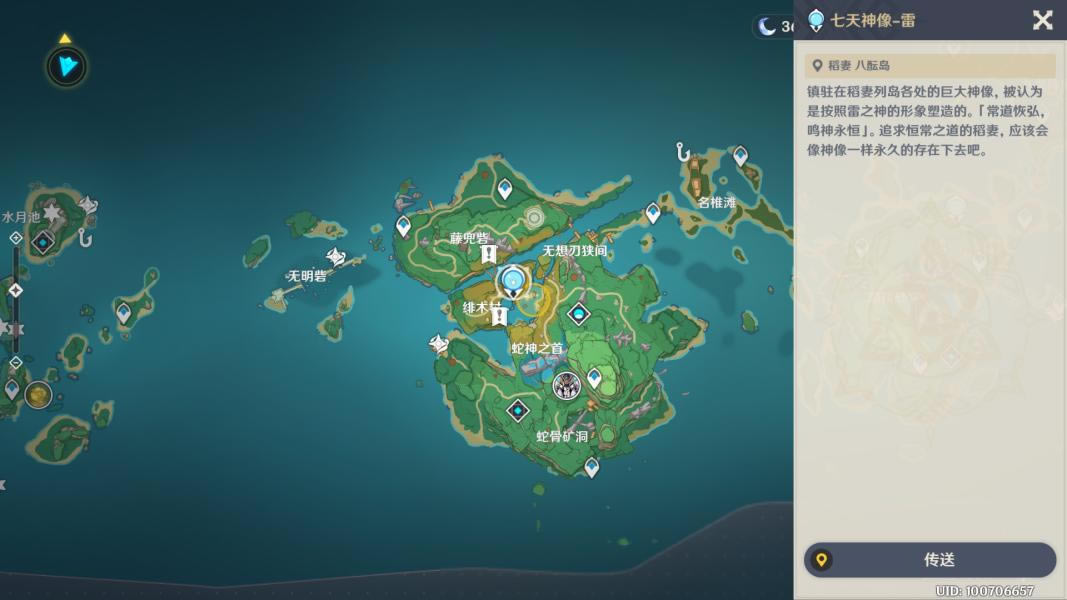Teleport using the 传送 button
Viewport: 1067px width, 600px height.
pyautogui.click(x=930, y=560)
